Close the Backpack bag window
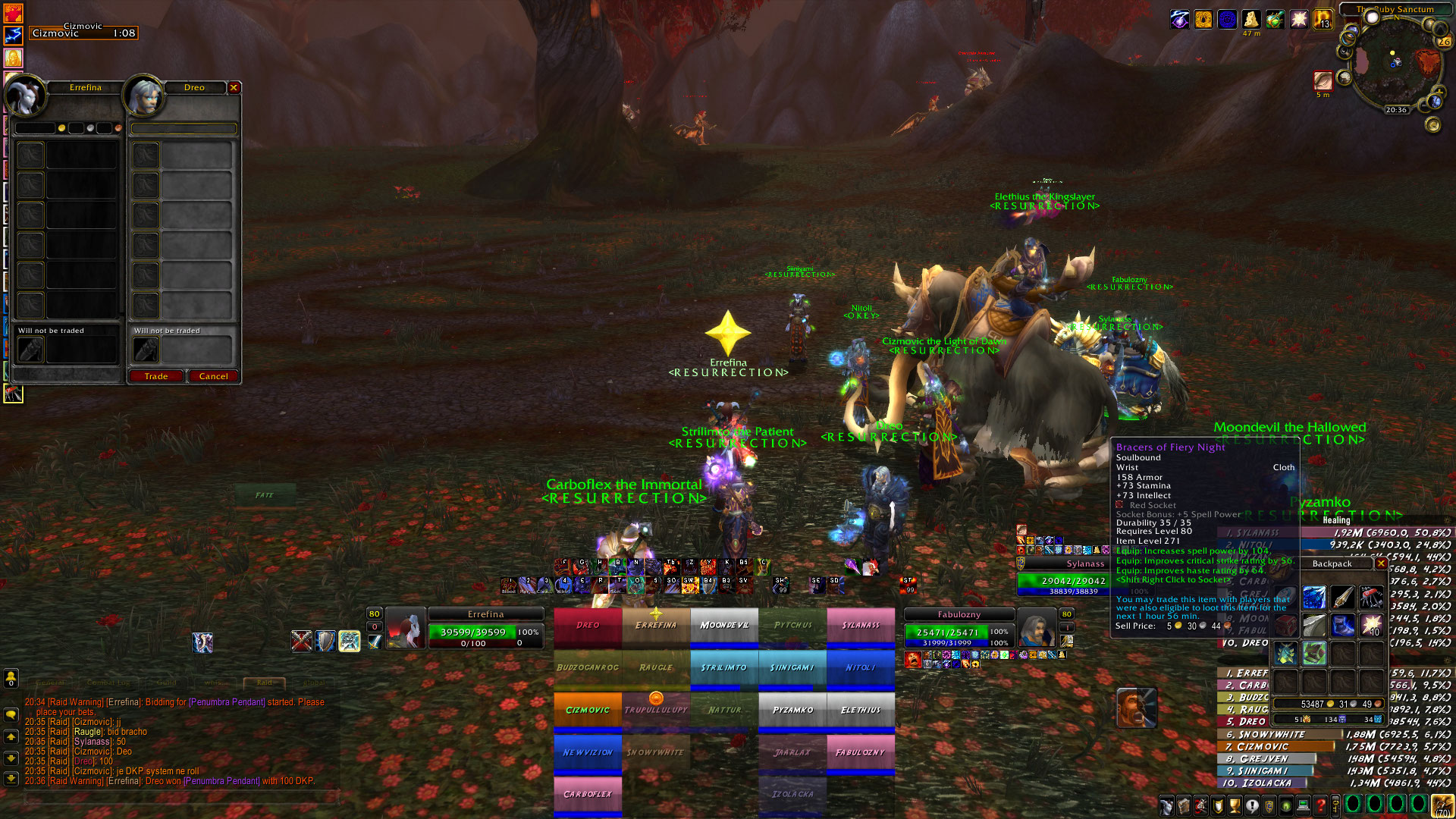 pyautogui.click(x=1381, y=563)
